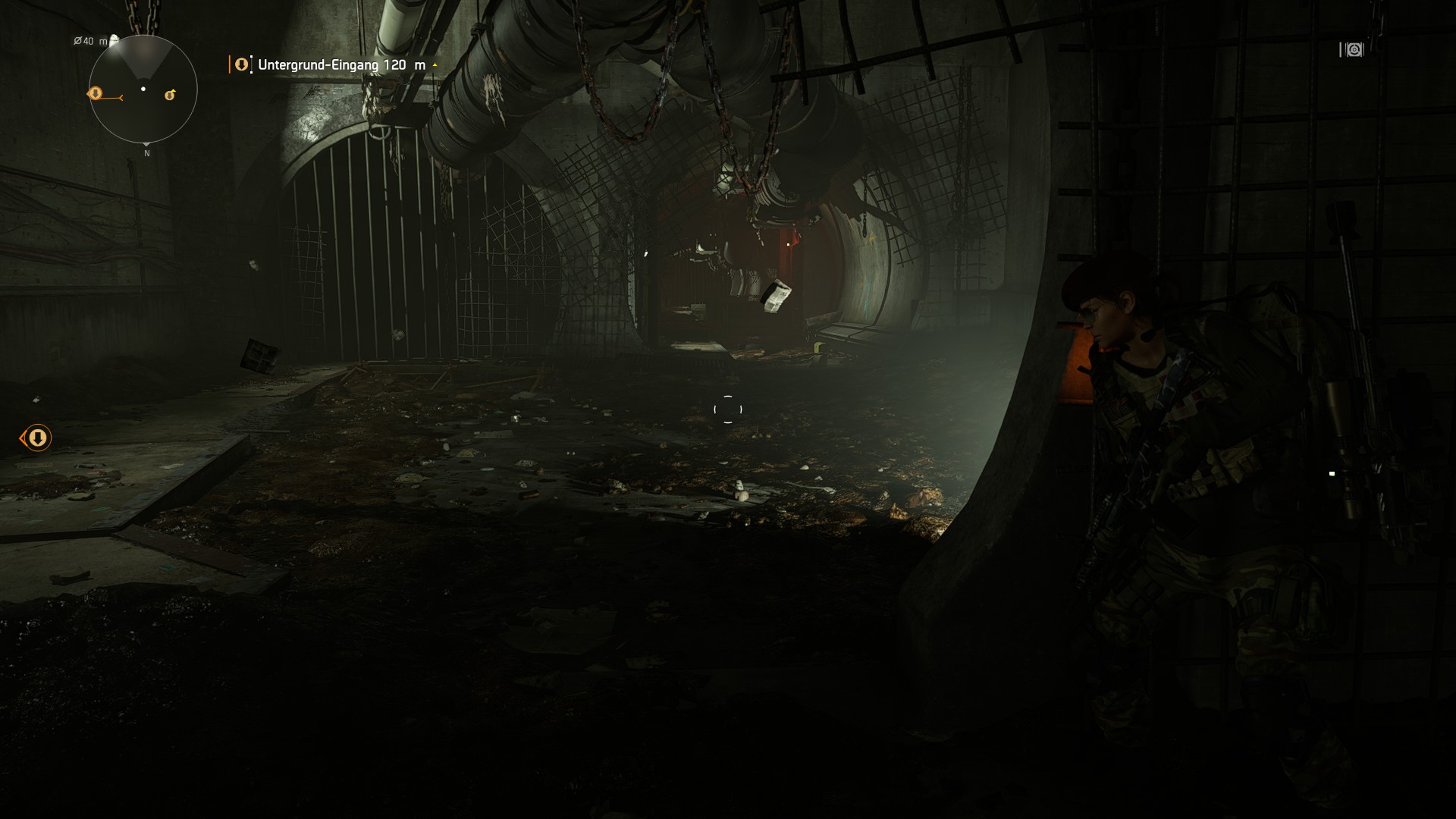The width and height of the screenshot is (1456, 819).
Task: Expand the yellow chevron on the minimap marker
Action: pyautogui.click(x=173, y=90)
